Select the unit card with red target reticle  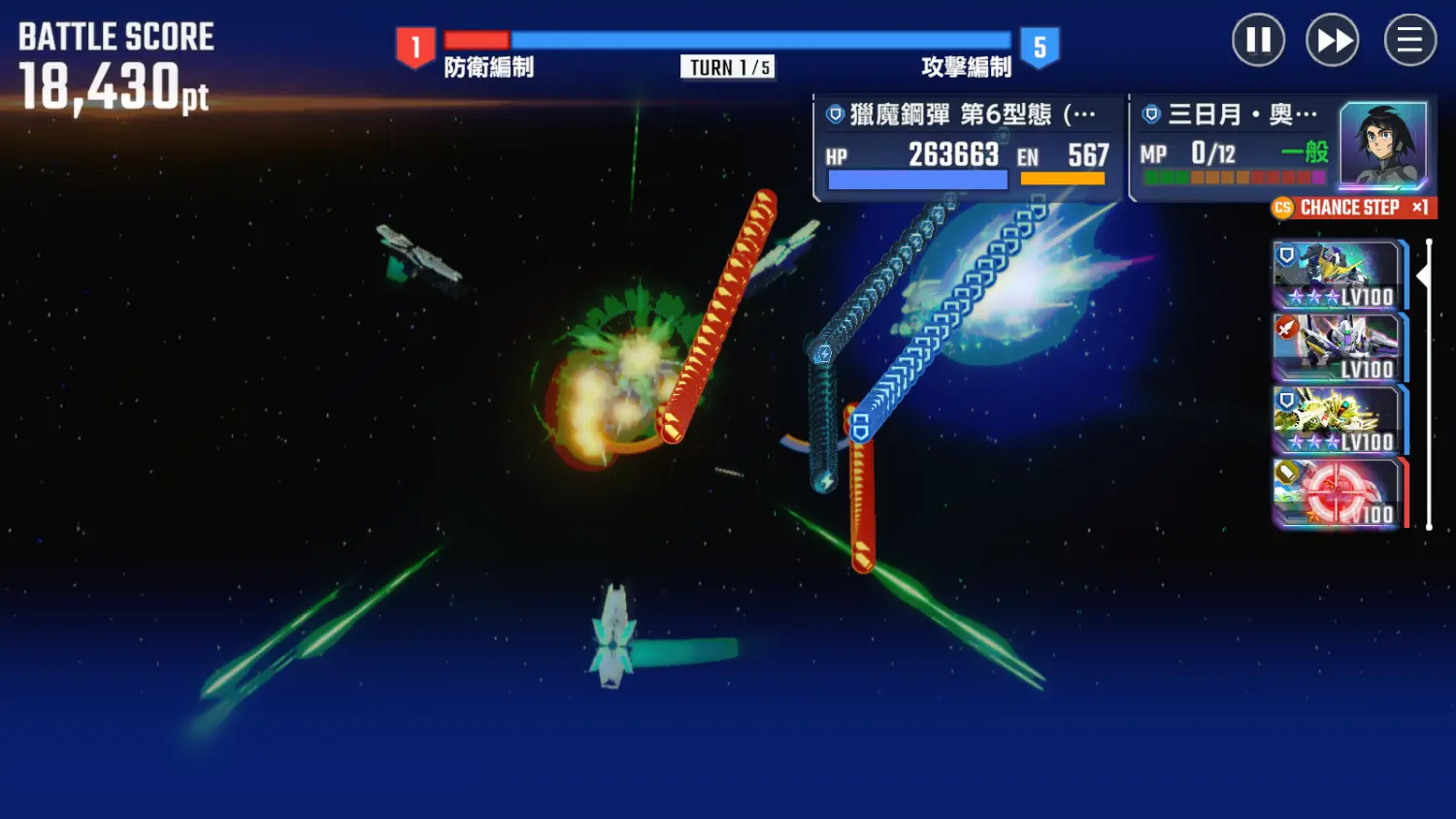(x=1339, y=494)
